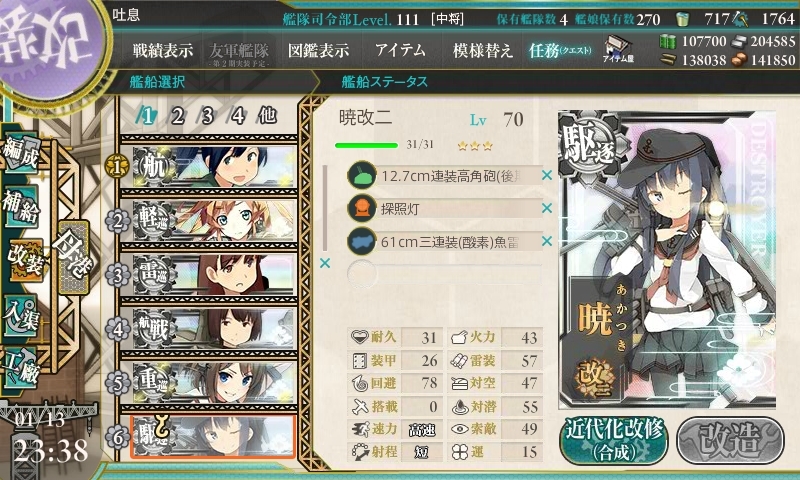Switch to fleet tab 3
The width and height of the screenshot is (800, 480).
[x=207, y=115]
